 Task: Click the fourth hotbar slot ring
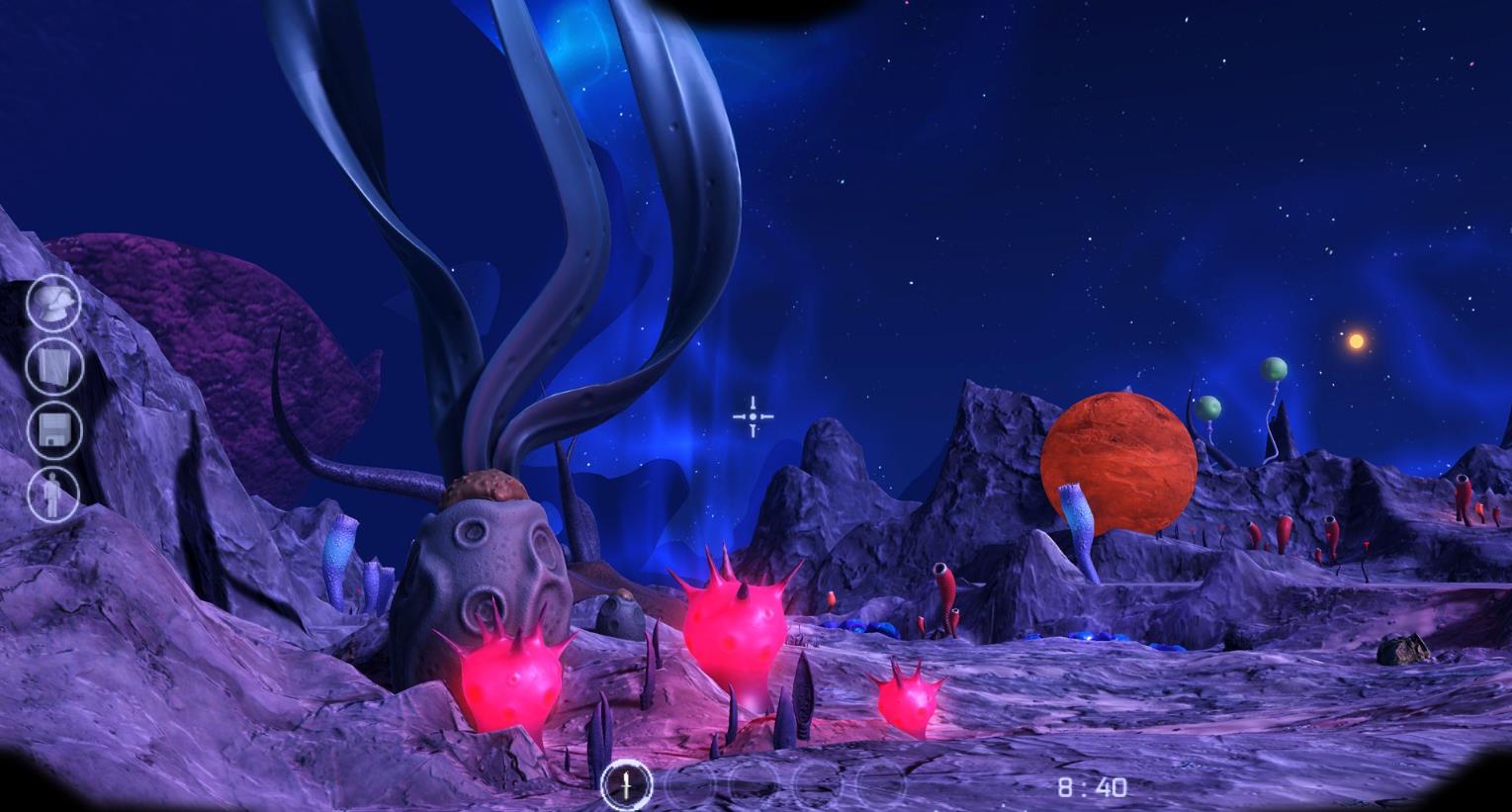click(x=817, y=786)
